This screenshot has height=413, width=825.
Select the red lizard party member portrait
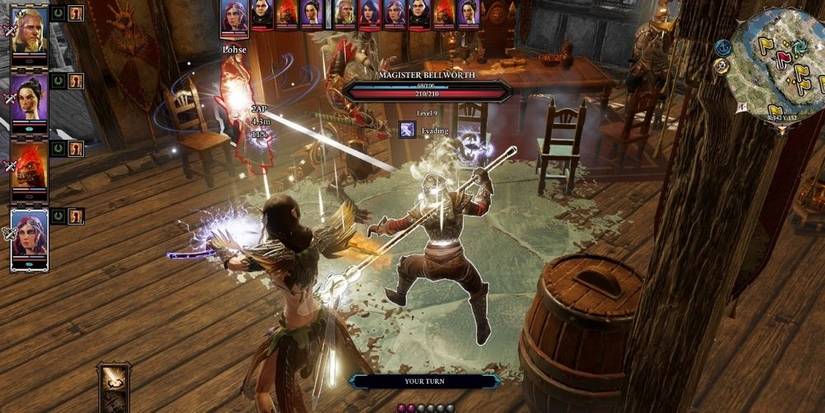point(28,165)
